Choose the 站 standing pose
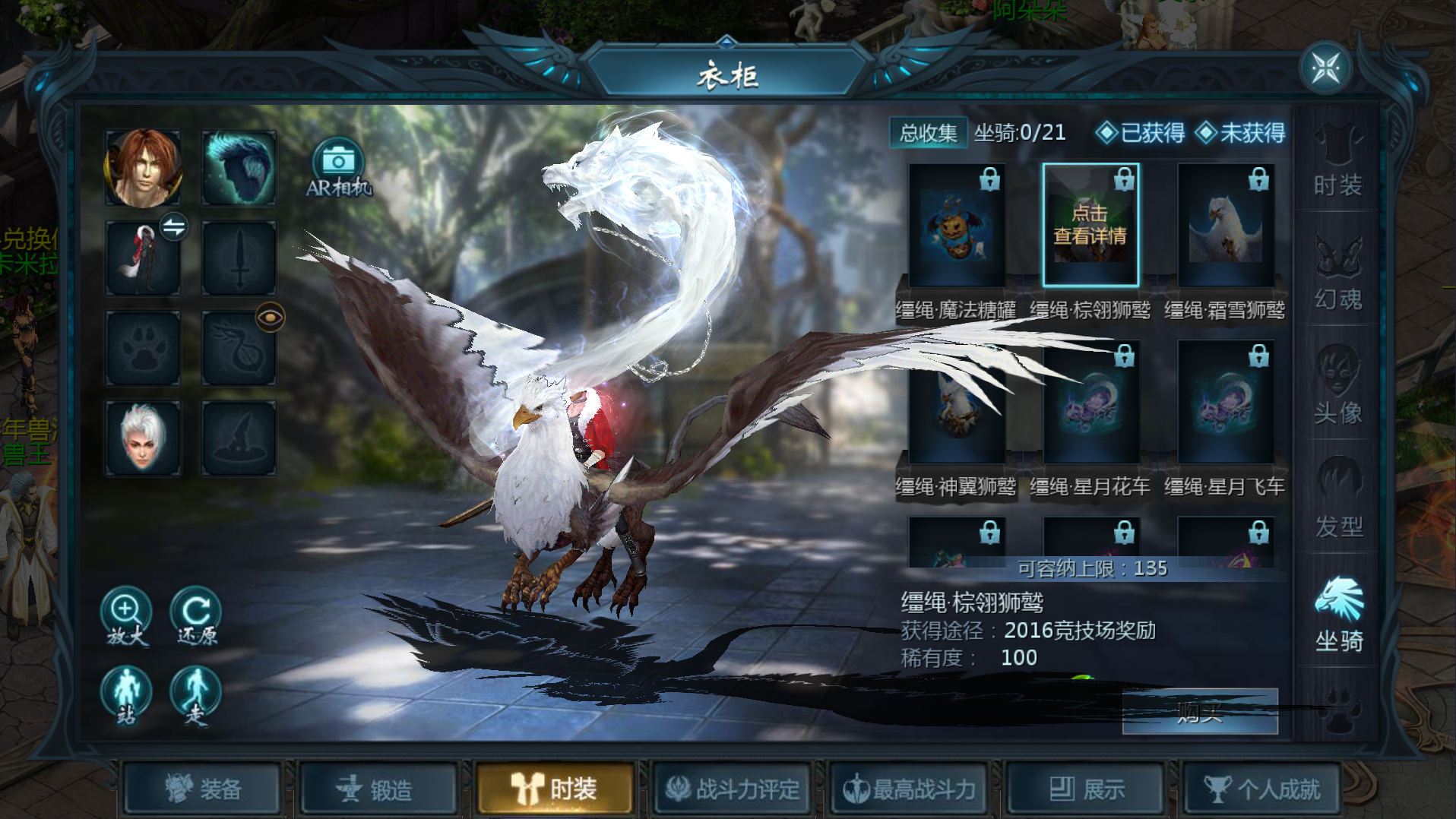The image size is (1456, 819). tap(126, 695)
